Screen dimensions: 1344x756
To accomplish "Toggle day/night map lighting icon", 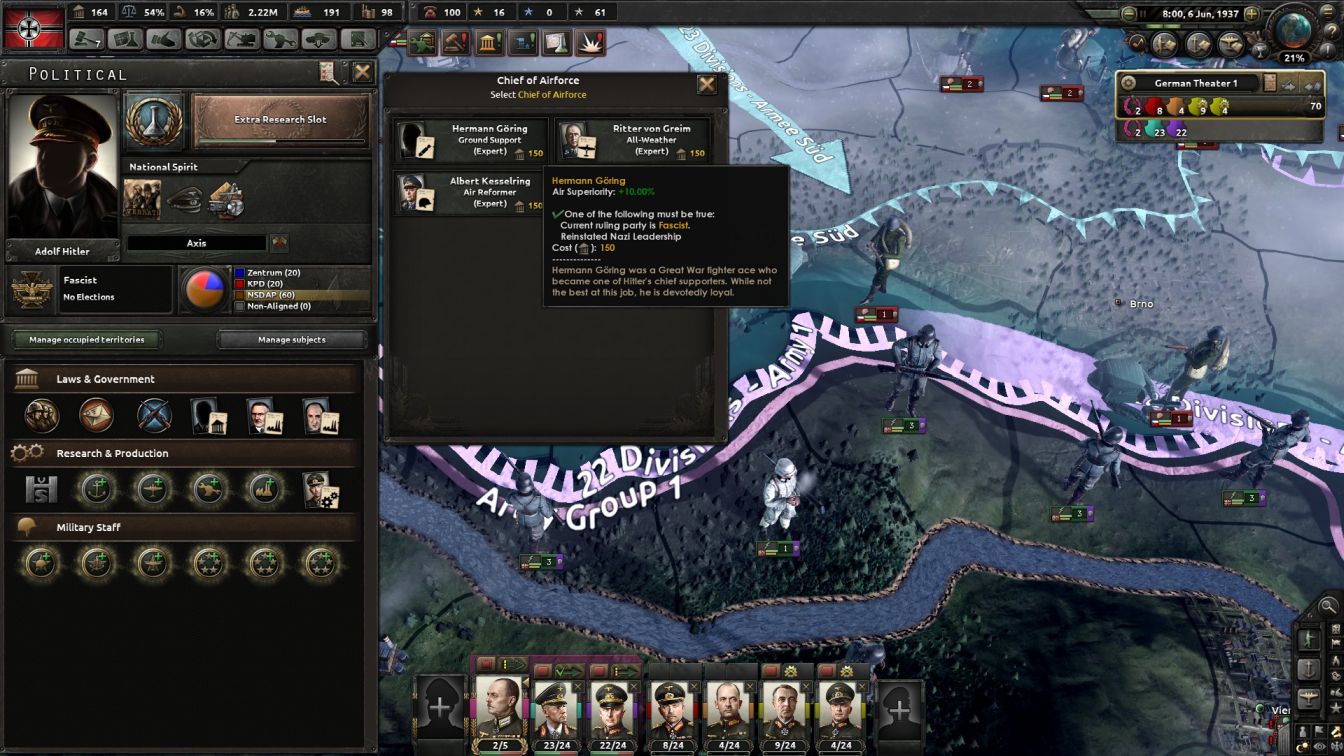I will pos(1303,745).
